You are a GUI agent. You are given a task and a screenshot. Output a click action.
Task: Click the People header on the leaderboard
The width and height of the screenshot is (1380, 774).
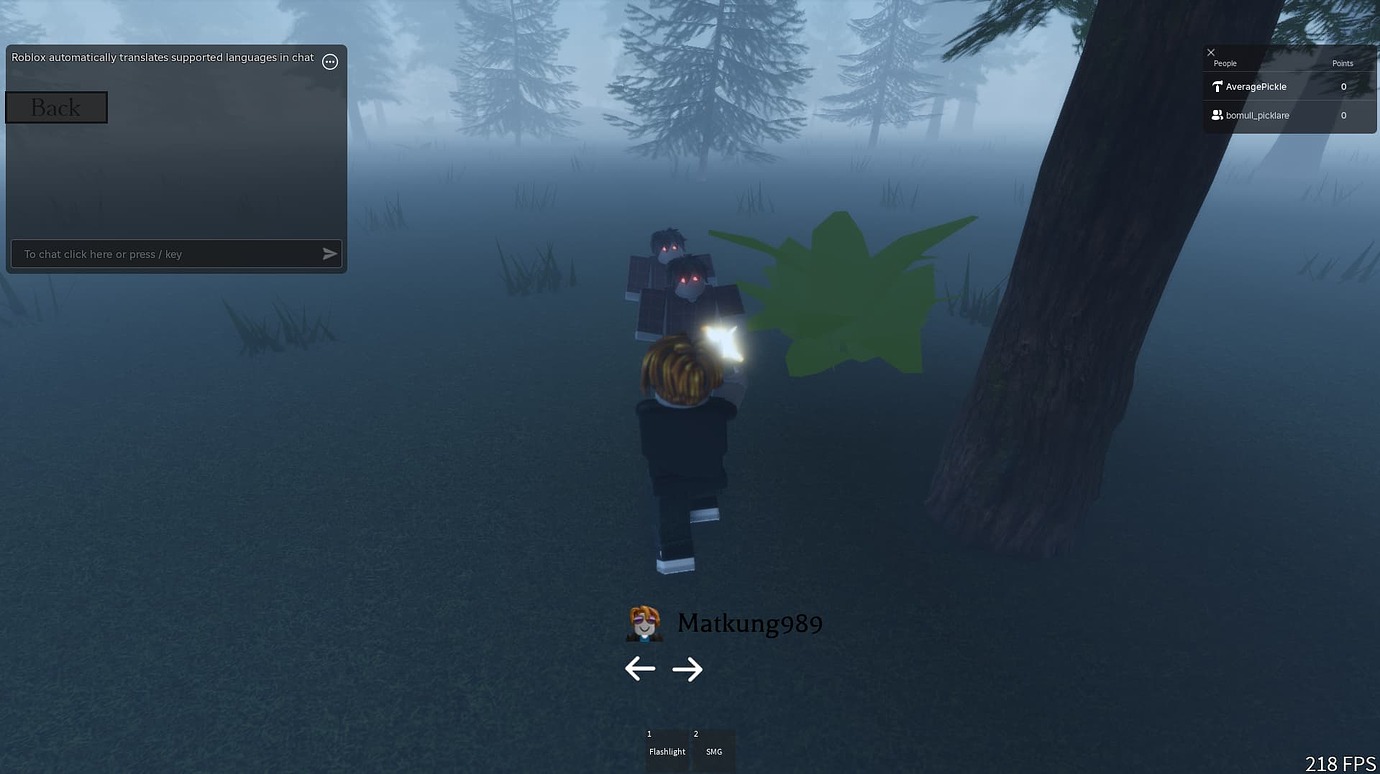pyautogui.click(x=1224, y=63)
